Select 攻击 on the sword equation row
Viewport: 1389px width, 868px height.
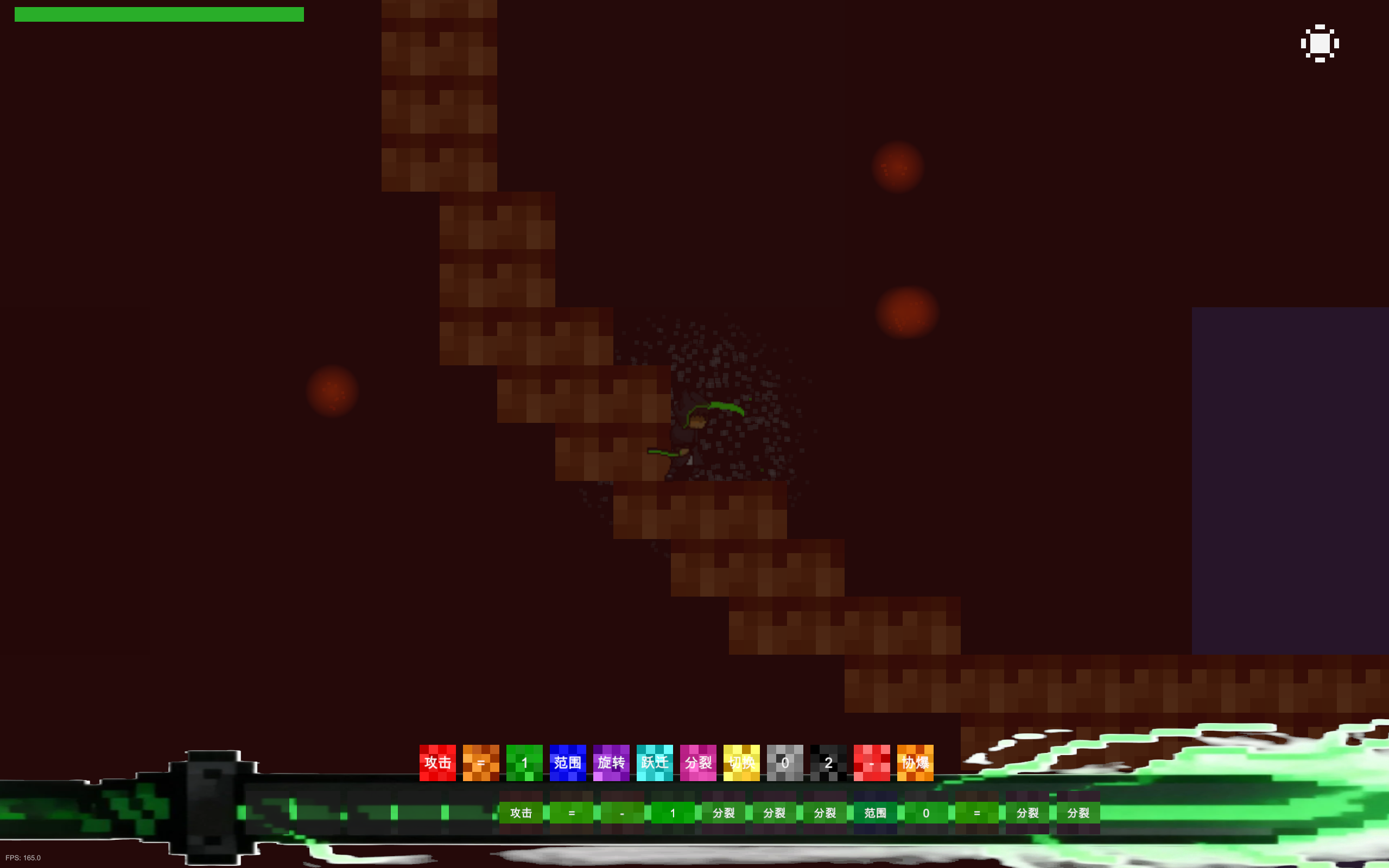tap(521, 814)
